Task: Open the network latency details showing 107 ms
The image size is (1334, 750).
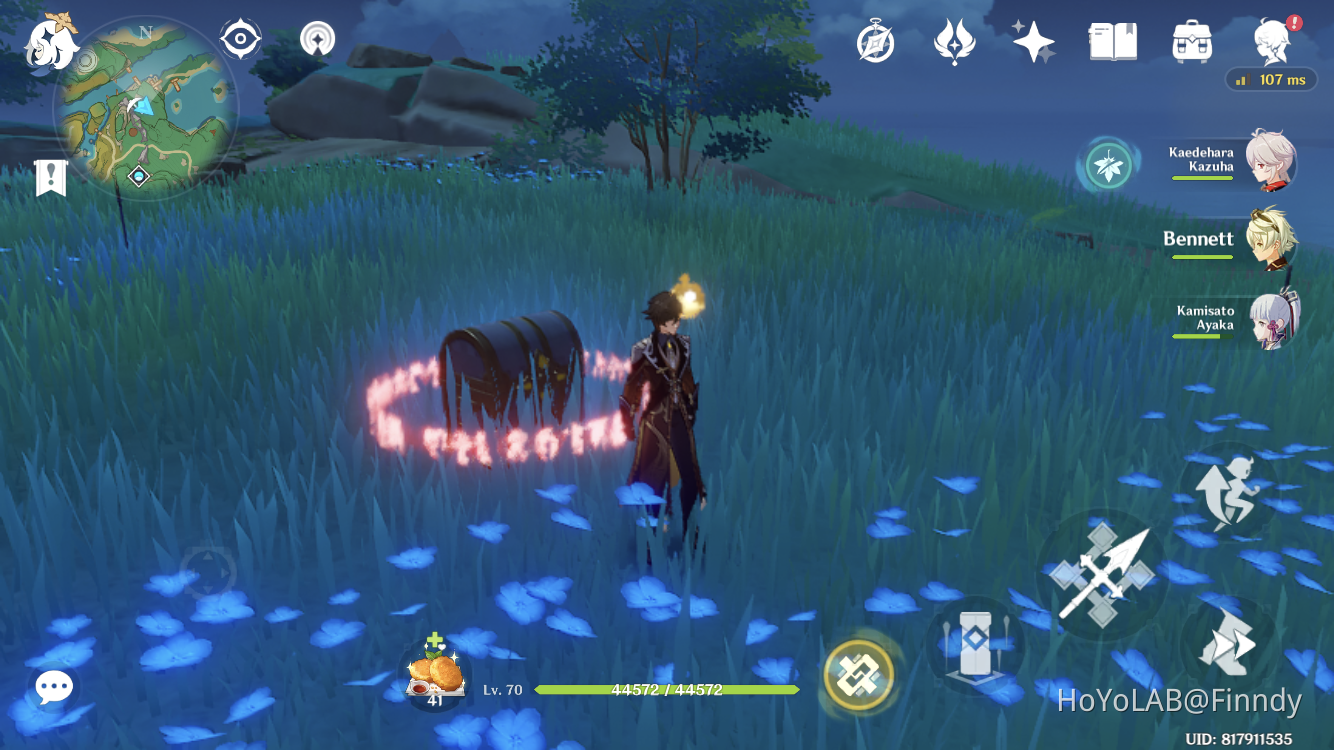Action: (1271, 79)
